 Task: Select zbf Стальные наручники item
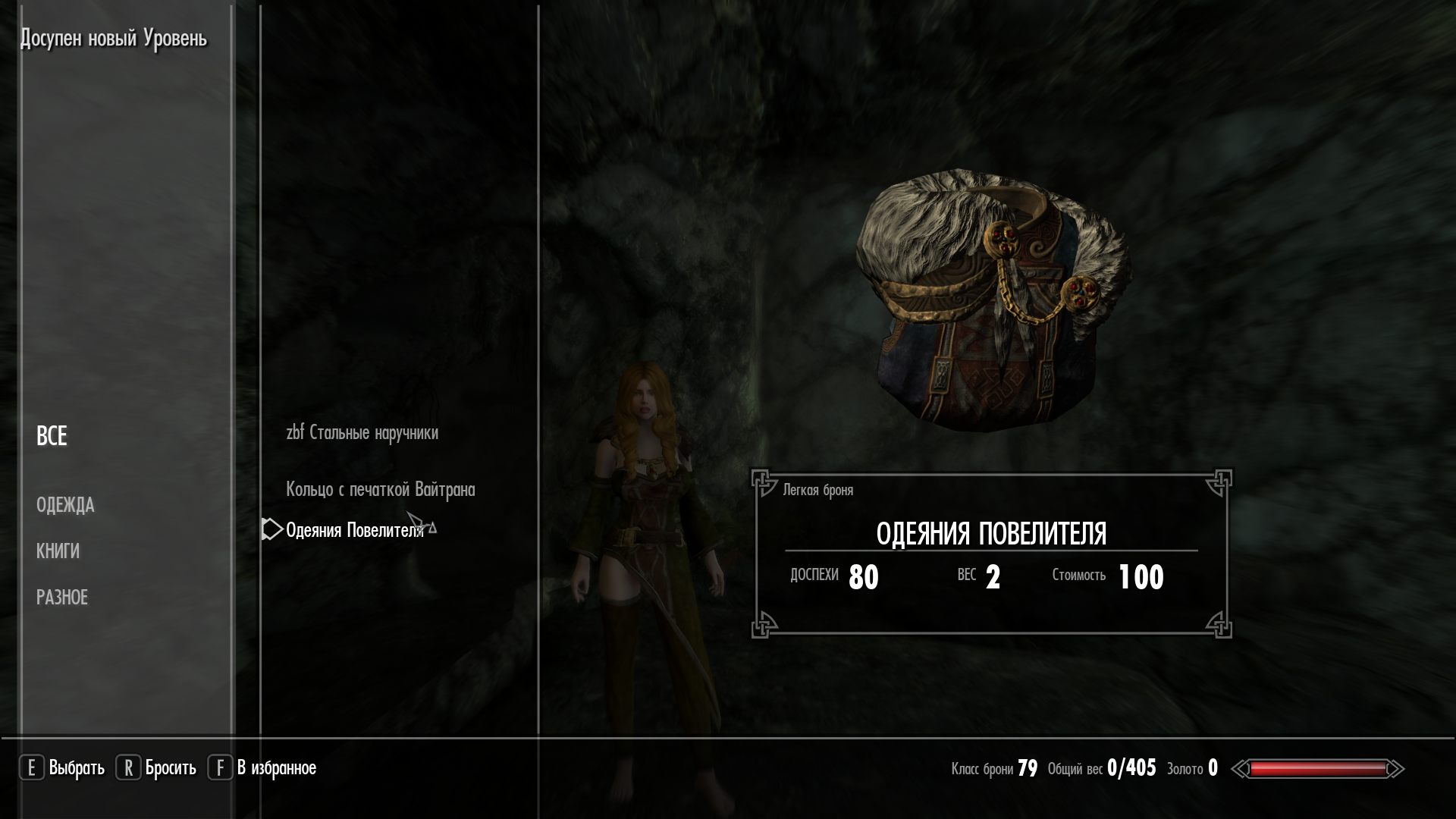[x=362, y=433]
